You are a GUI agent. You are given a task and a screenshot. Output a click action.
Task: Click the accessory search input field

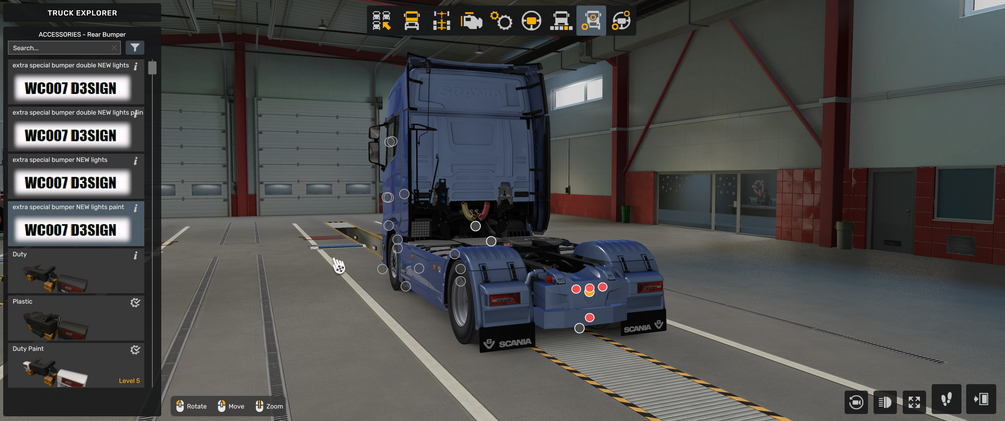tap(60, 48)
